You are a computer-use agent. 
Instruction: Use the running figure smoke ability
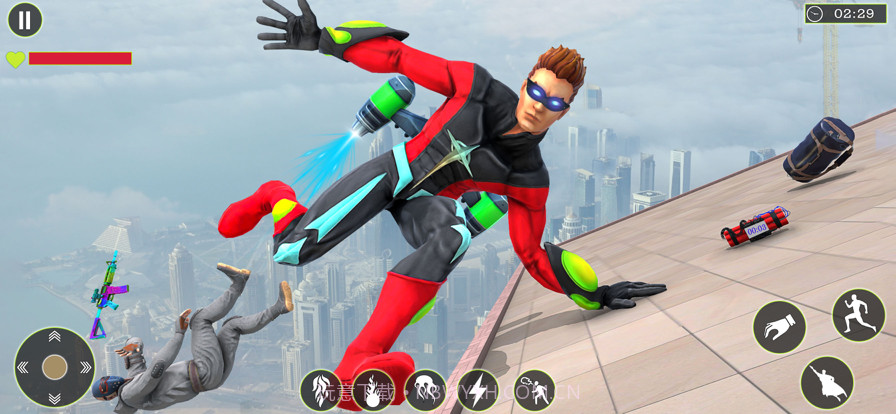533,390
